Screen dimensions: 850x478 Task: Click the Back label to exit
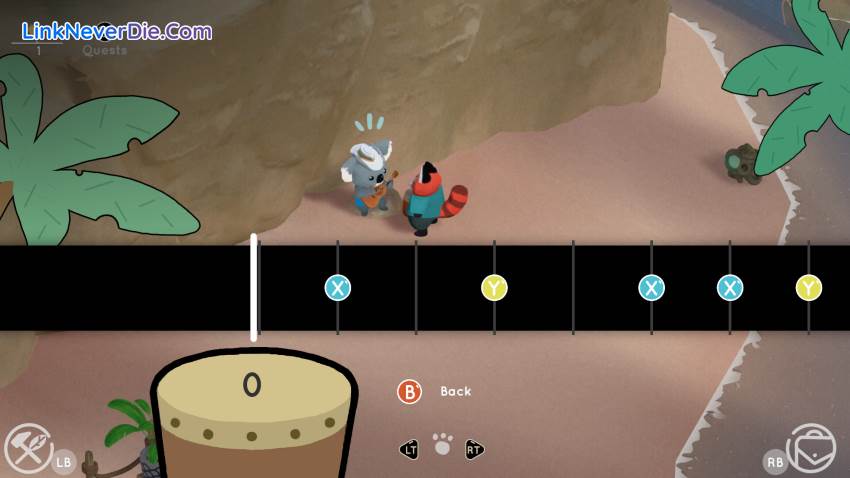pos(455,391)
